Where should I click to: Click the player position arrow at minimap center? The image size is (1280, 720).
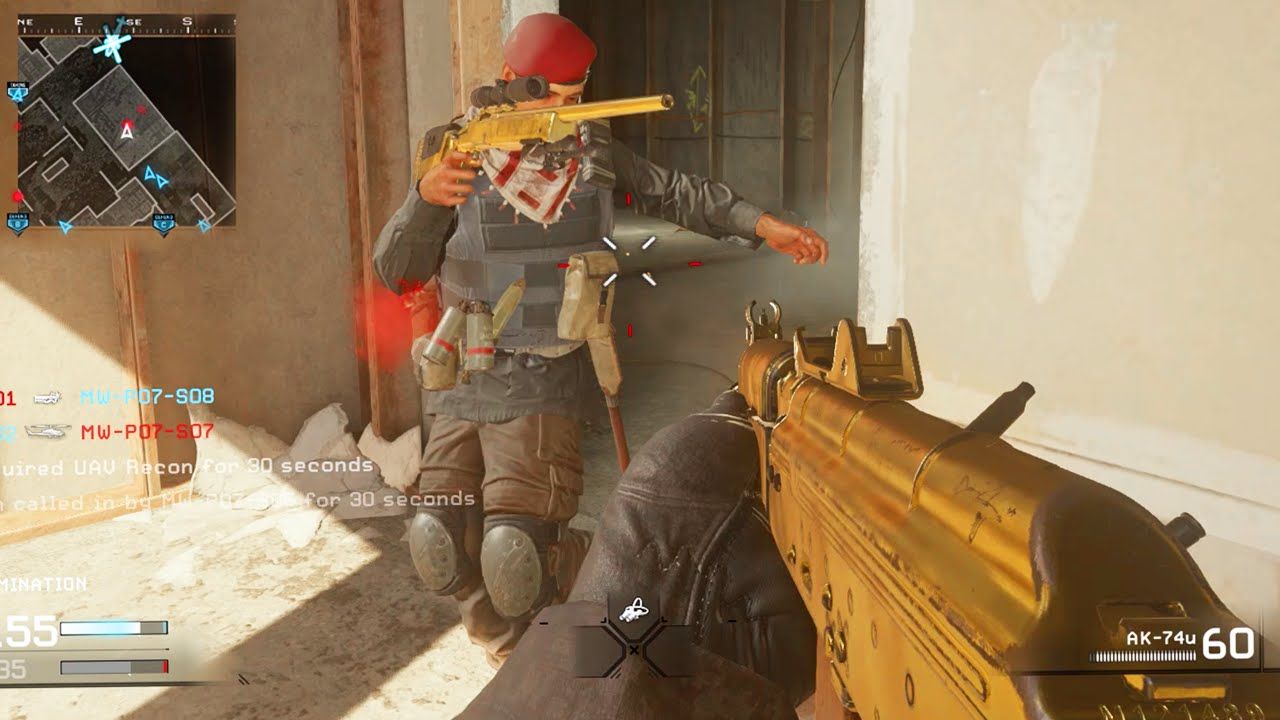125,134
